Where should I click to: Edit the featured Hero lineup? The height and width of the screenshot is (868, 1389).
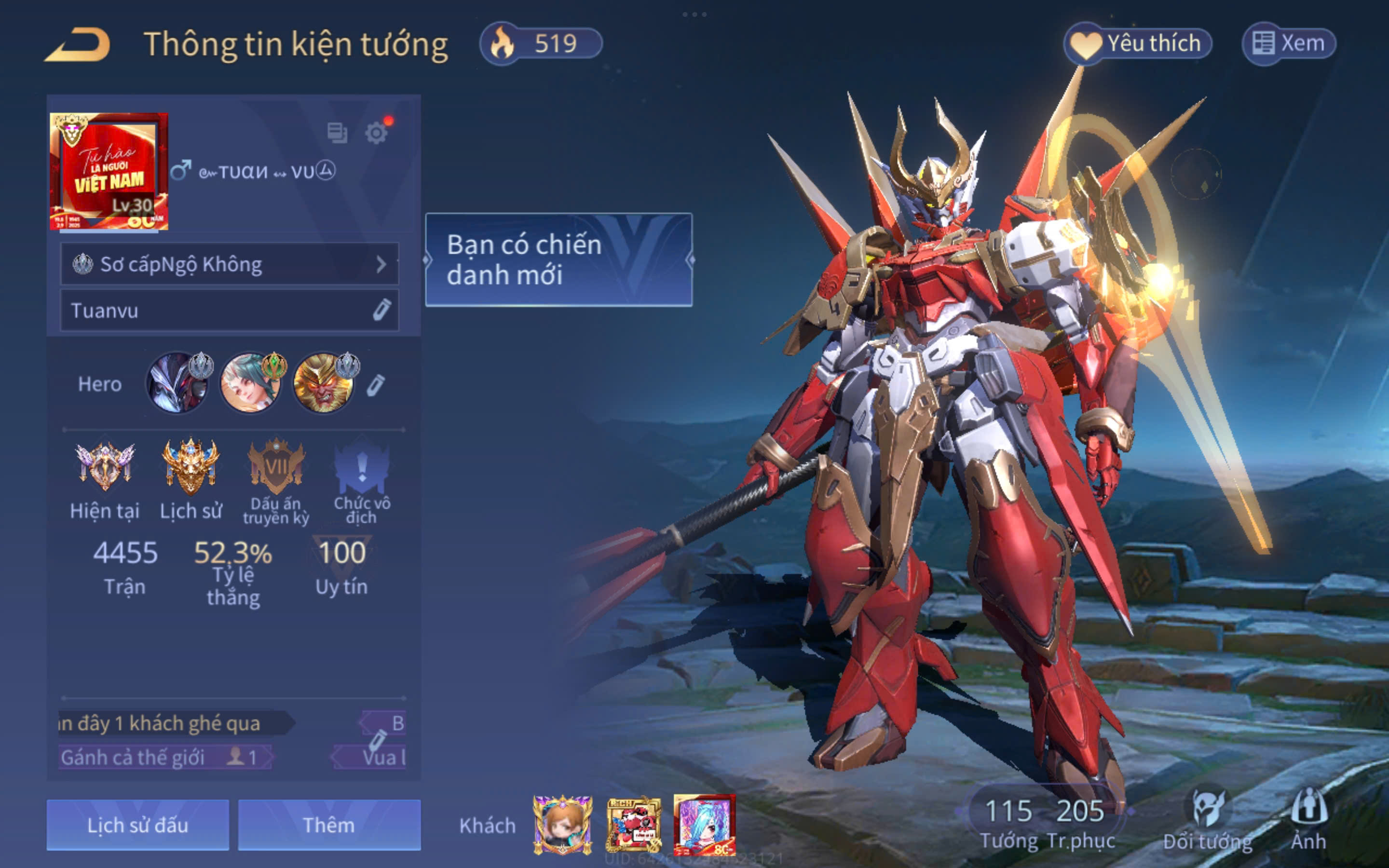375,385
